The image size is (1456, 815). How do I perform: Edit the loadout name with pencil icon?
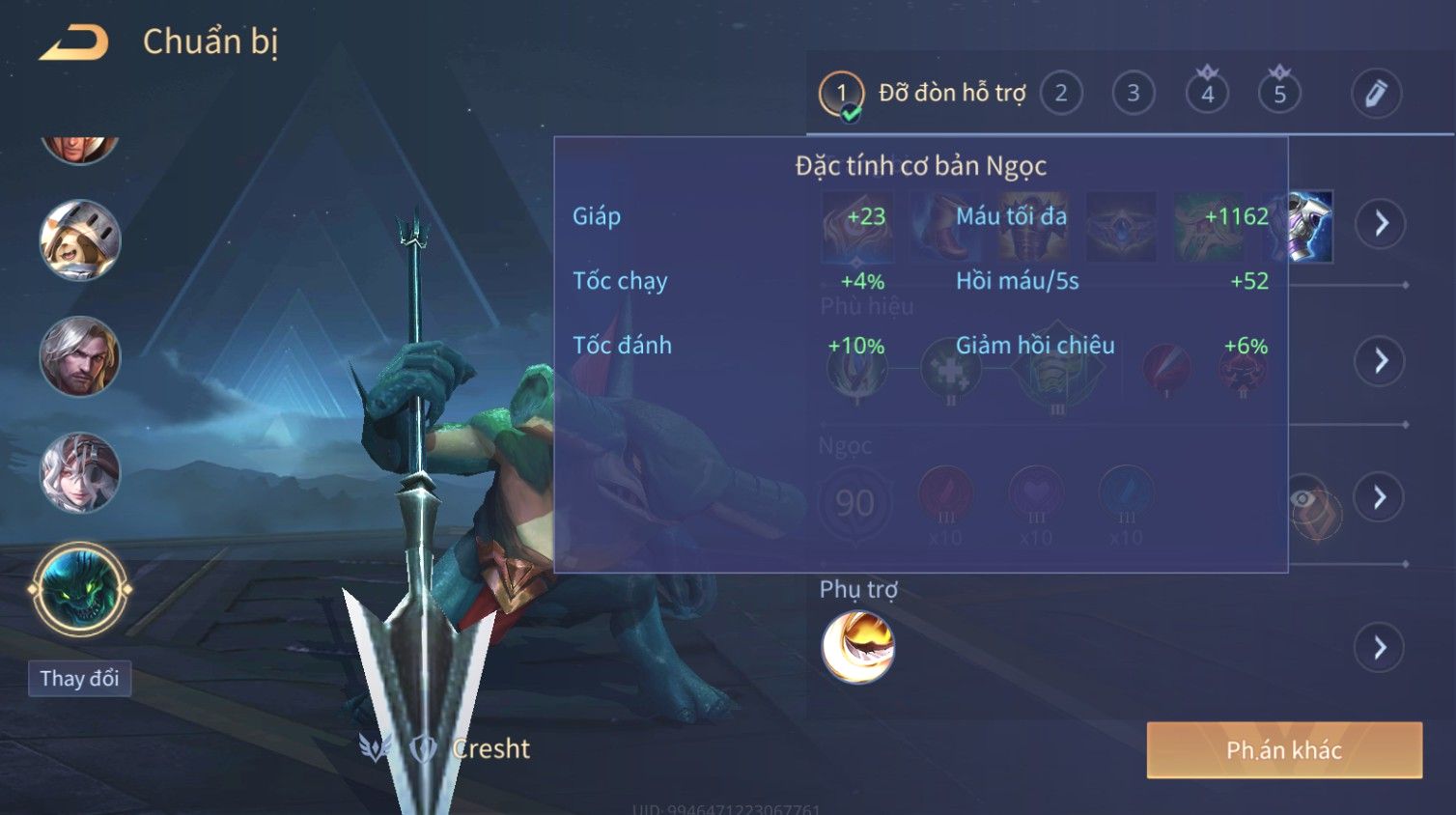(x=1376, y=94)
